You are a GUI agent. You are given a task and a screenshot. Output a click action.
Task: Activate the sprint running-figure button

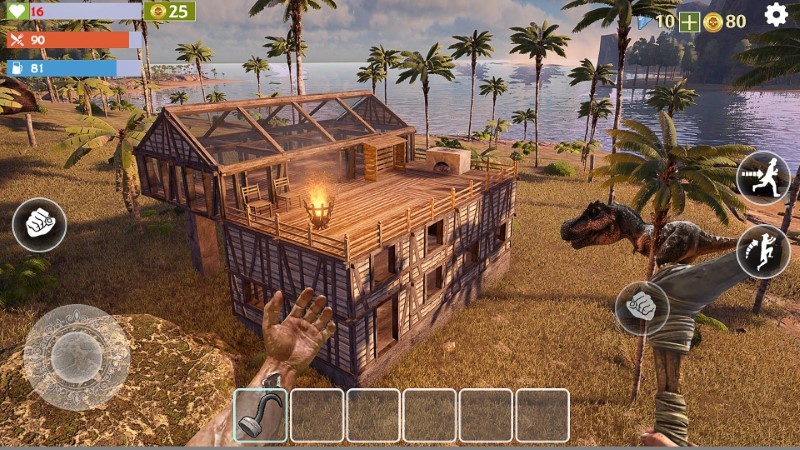[x=763, y=178]
